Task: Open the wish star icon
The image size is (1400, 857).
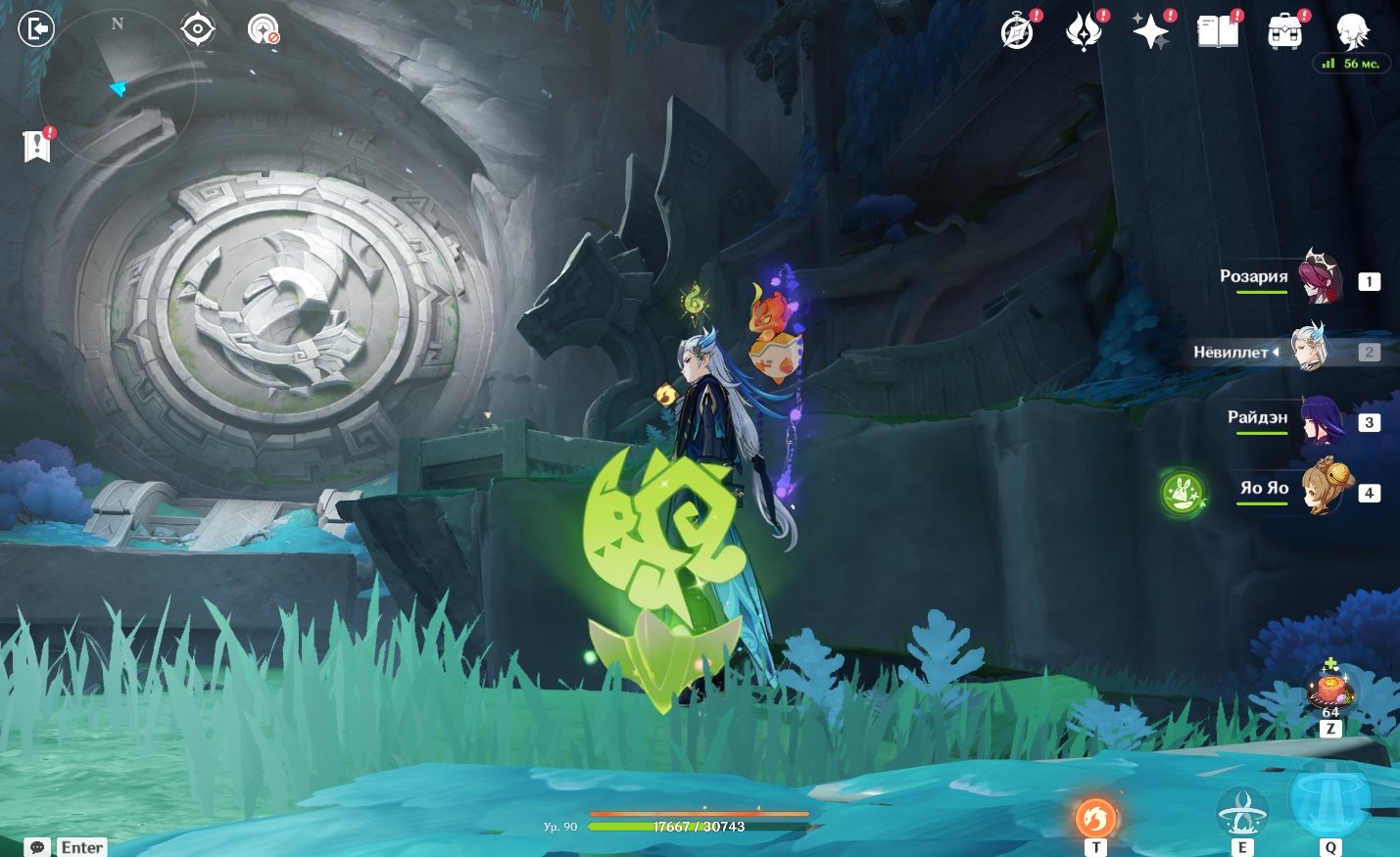Action: tap(1150, 32)
